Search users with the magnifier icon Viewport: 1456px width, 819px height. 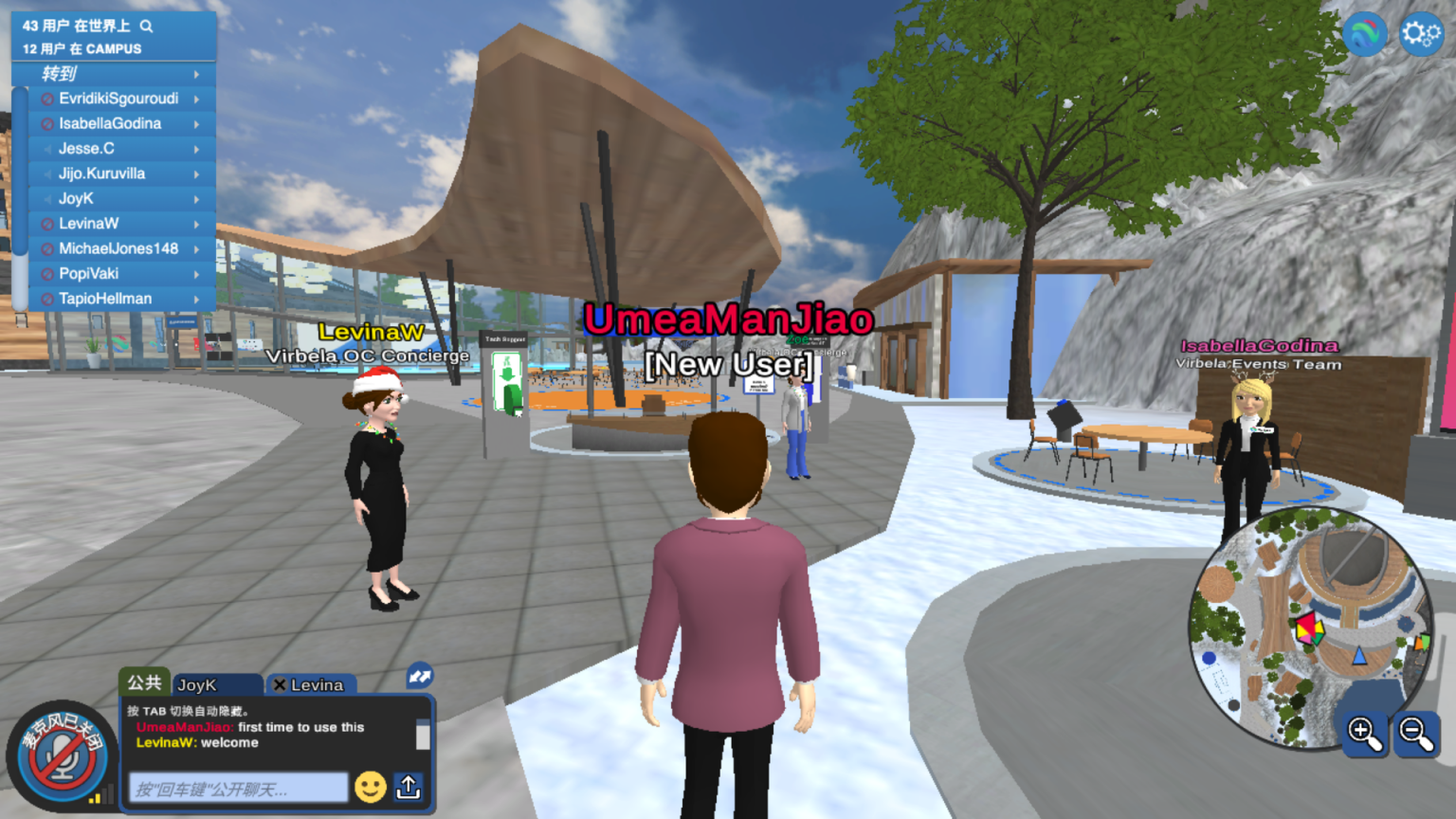[x=146, y=27]
